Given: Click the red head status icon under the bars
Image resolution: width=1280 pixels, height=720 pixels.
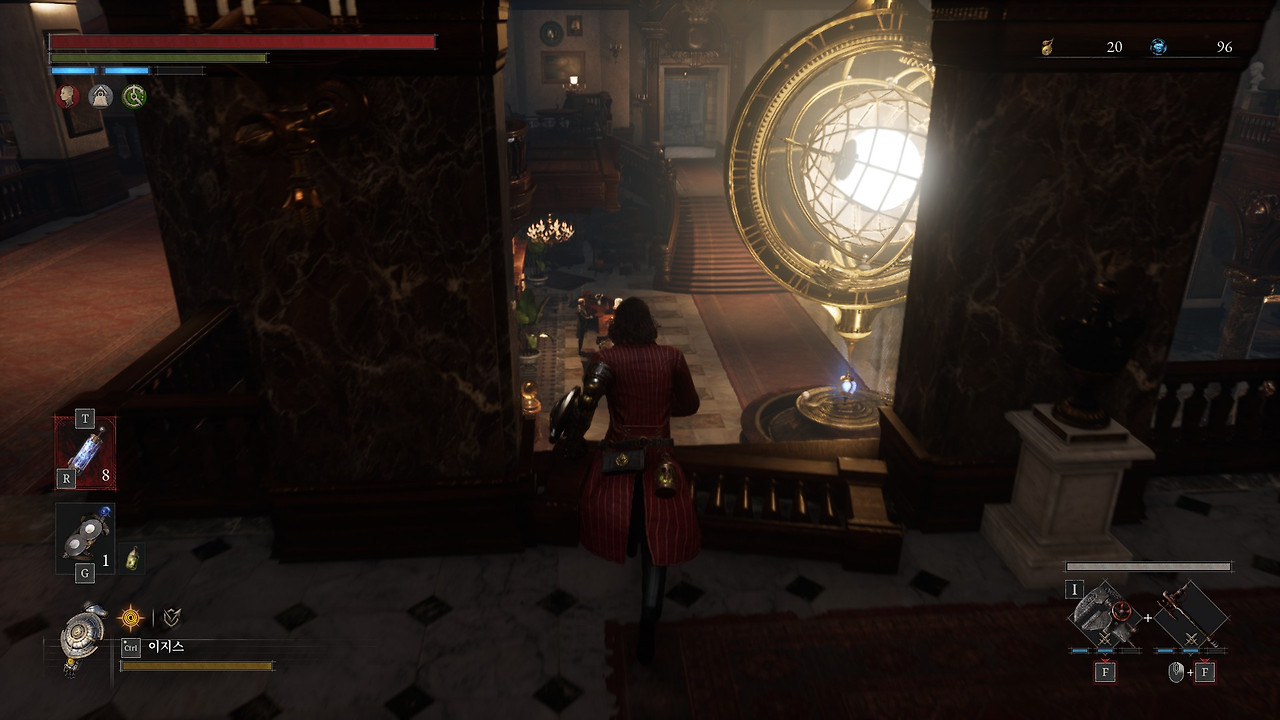Looking at the screenshot, I should pyautogui.click(x=68, y=96).
